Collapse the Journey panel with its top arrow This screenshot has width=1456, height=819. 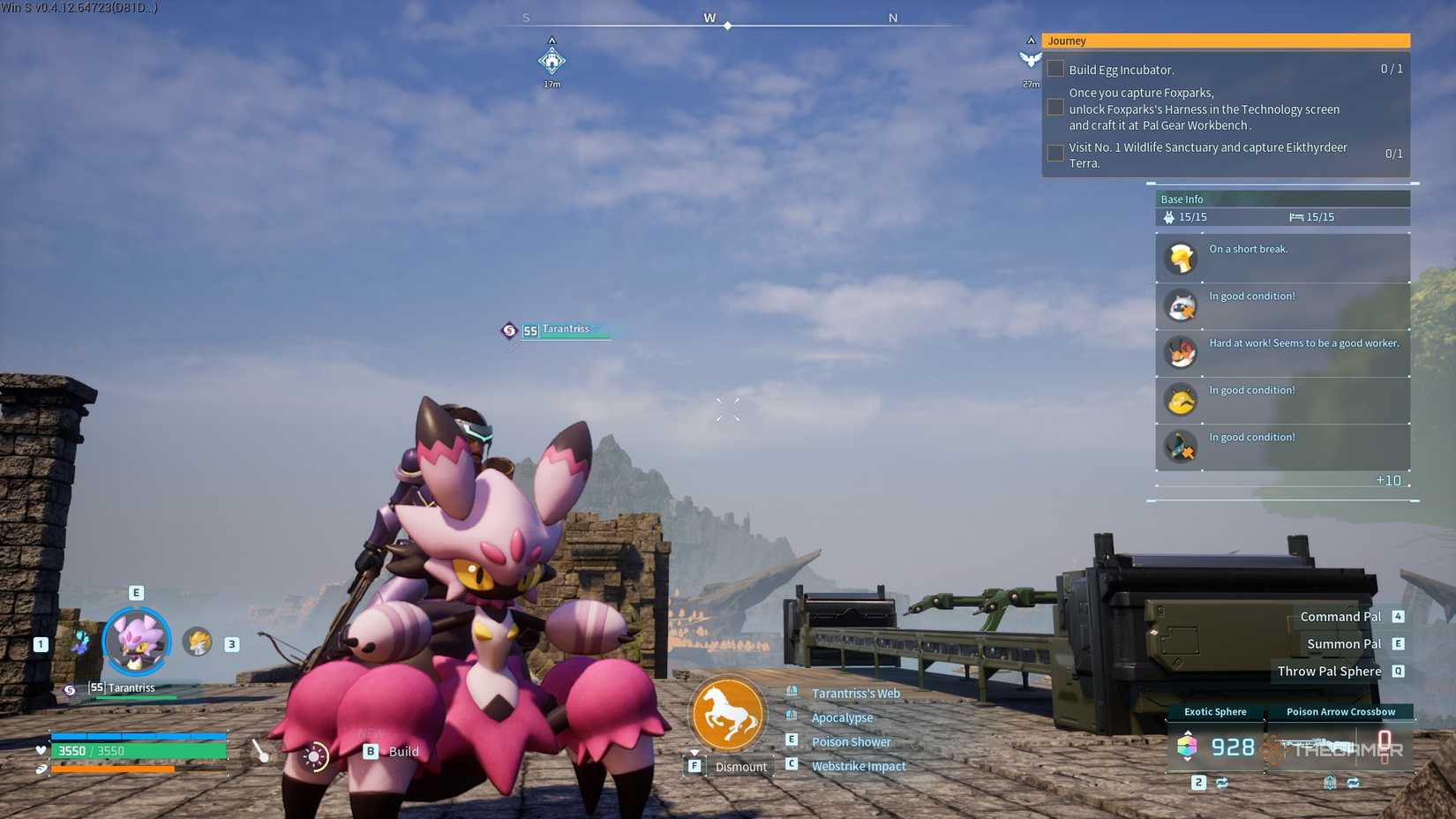point(1031,39)
